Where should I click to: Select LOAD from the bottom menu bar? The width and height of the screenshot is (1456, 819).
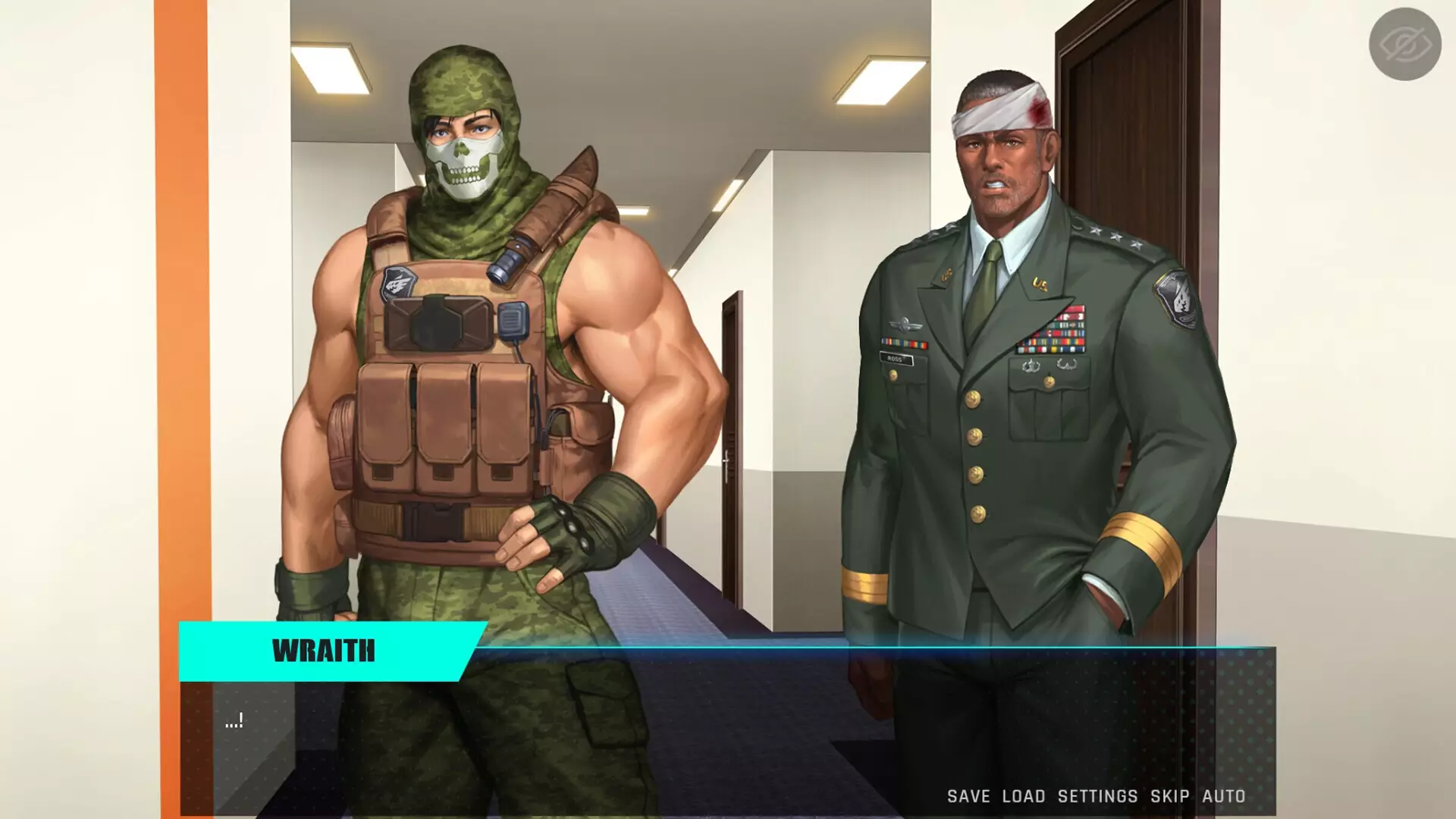coord(1025,796)
